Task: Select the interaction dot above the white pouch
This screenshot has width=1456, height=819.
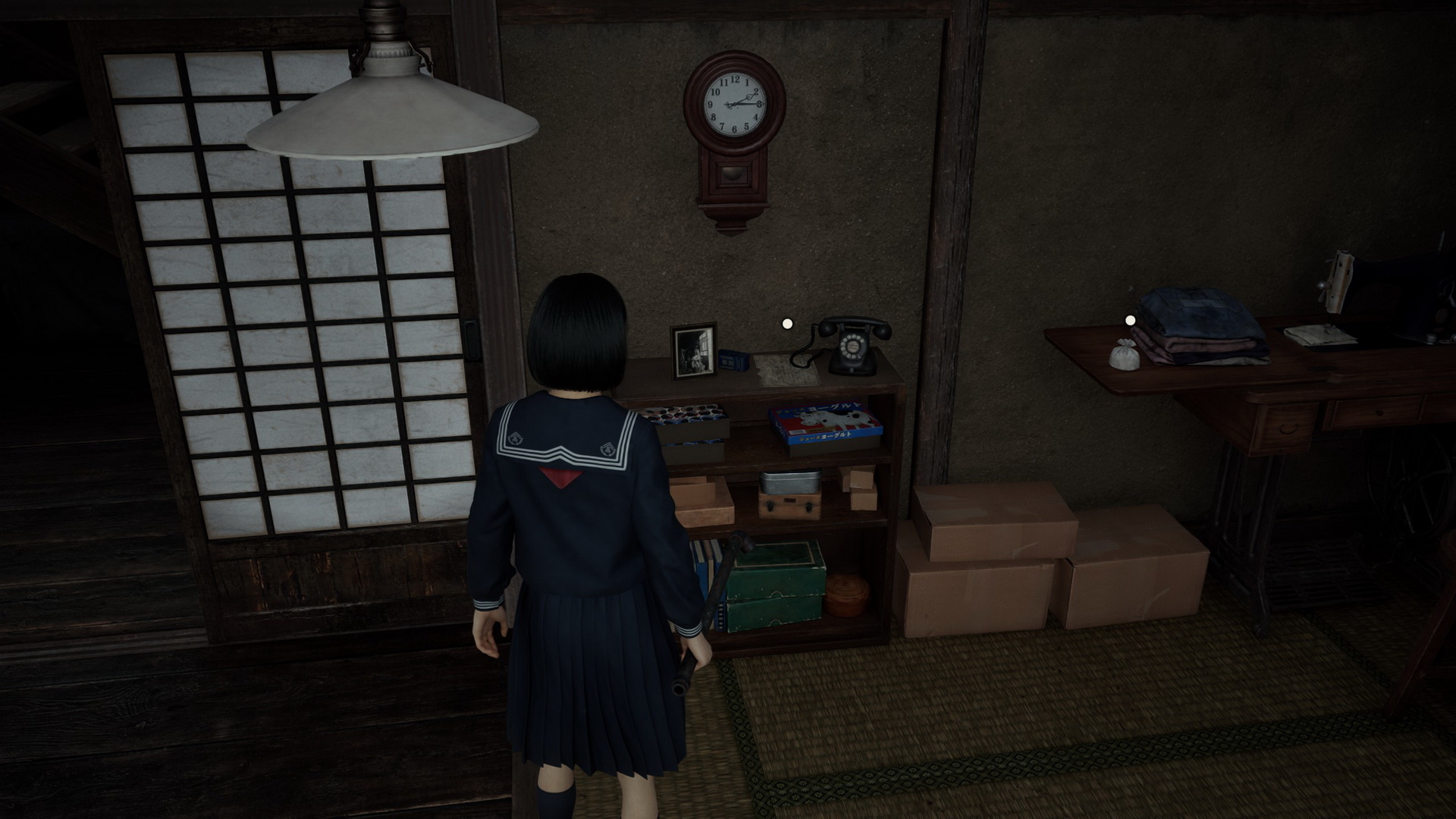Action: tap(1130, 321)
